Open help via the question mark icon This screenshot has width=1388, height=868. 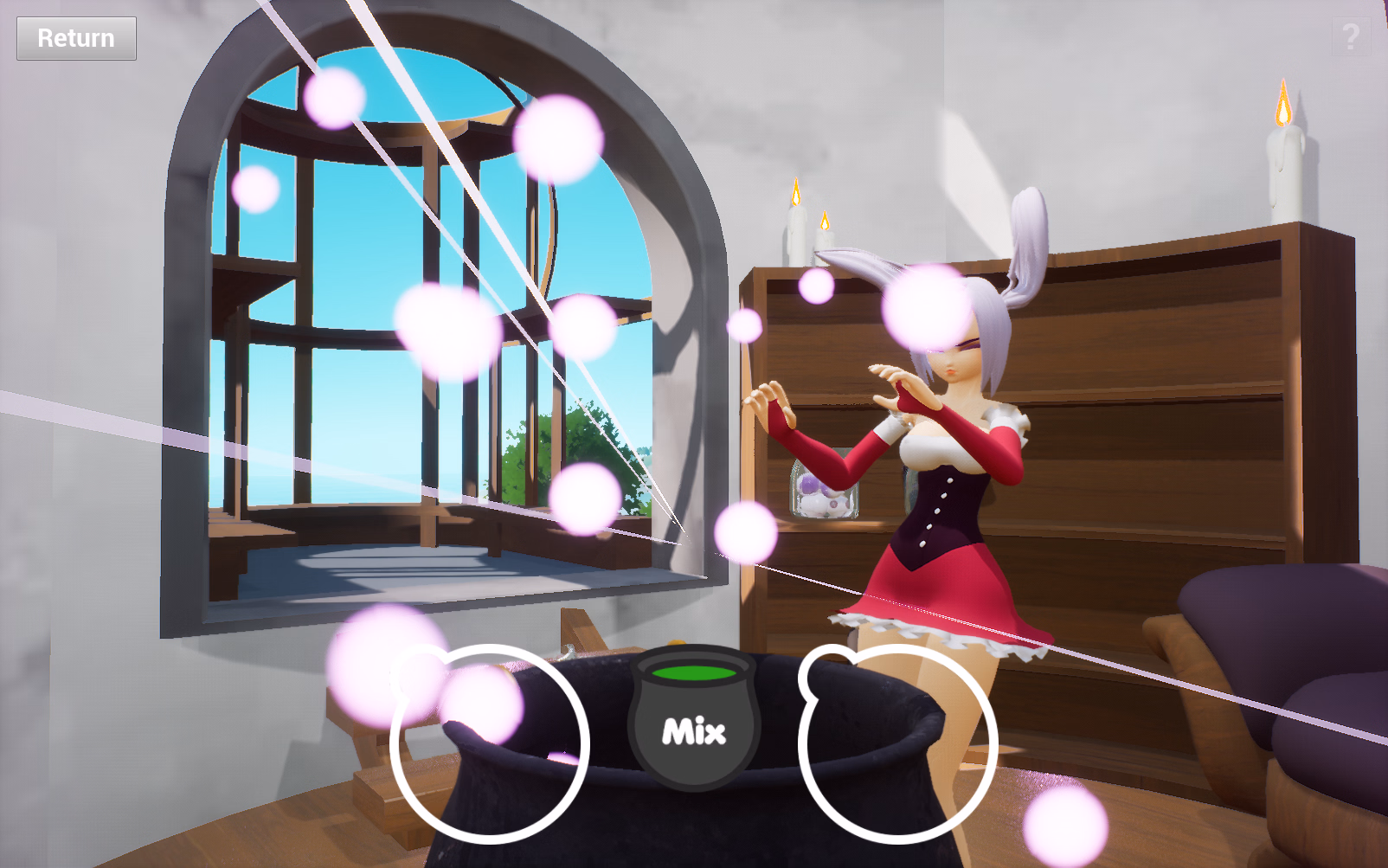click(1350, 37)
